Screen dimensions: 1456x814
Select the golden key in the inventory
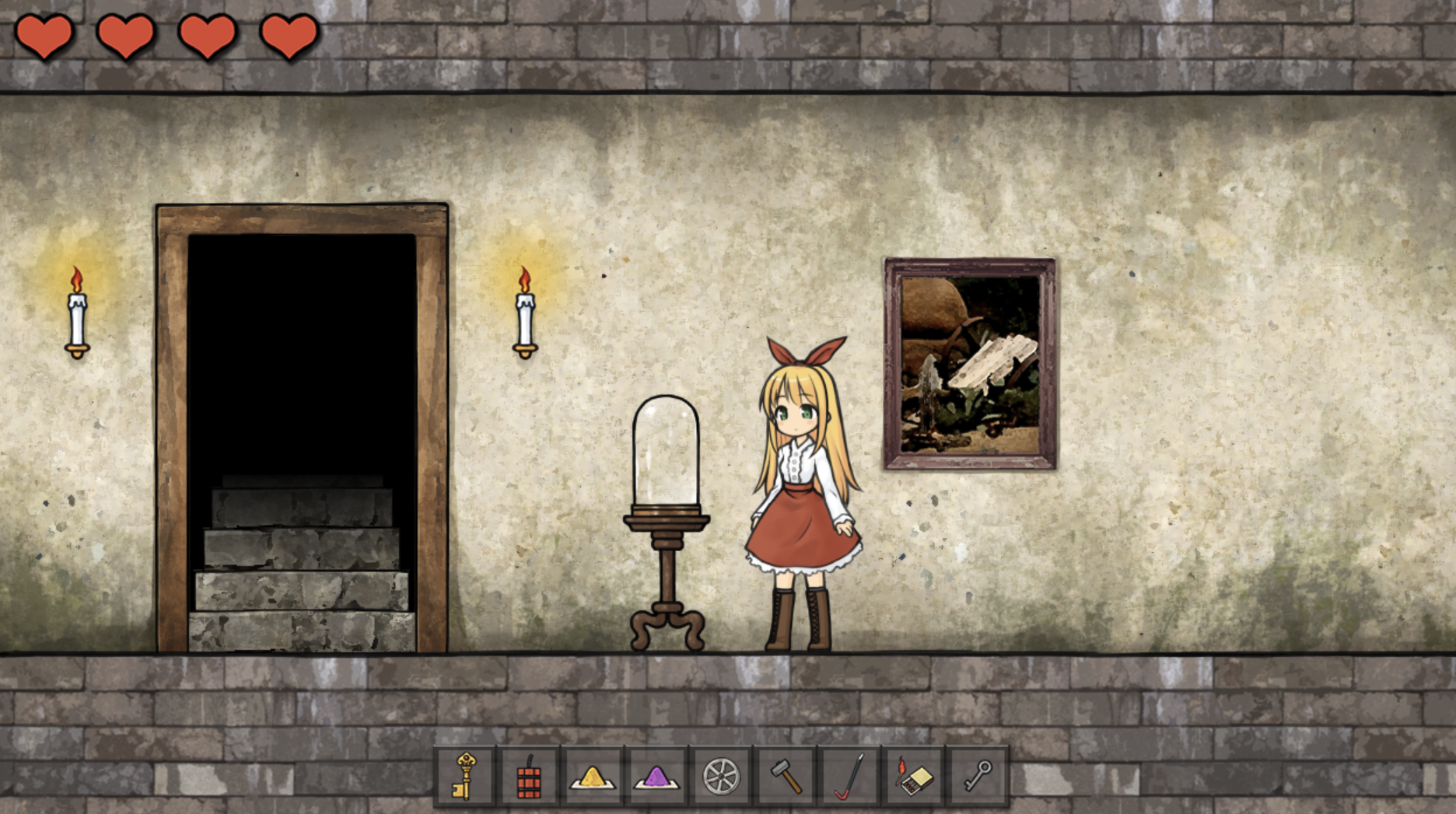464,776
